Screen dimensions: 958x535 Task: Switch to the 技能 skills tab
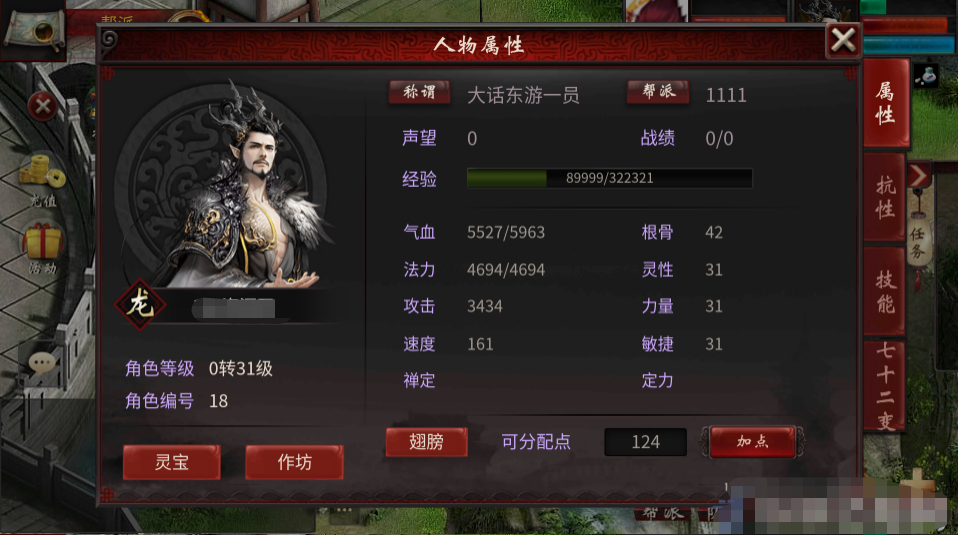pos(885,291)
